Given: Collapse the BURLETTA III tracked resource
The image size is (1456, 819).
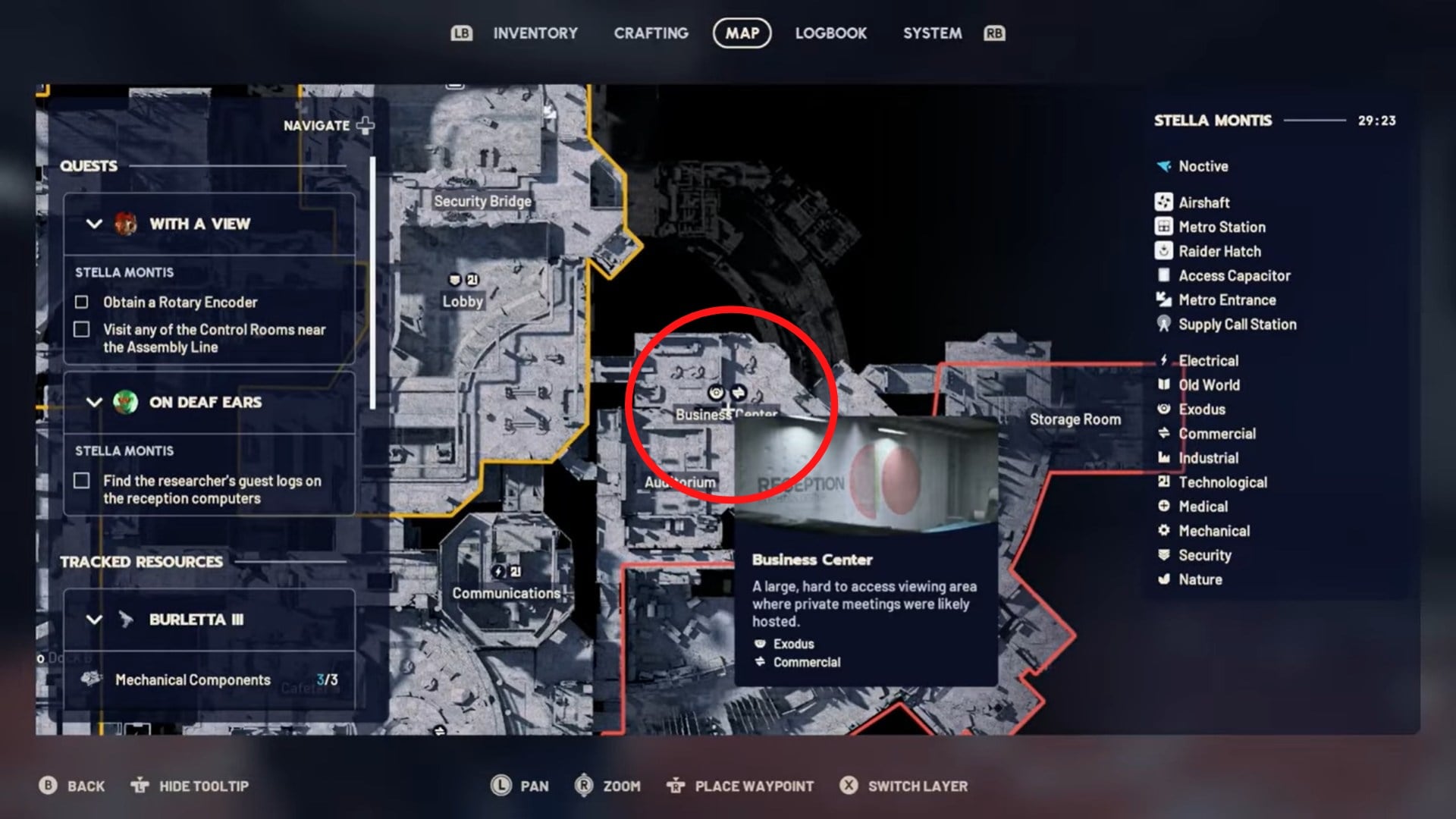Looking at the screenshot, I should (x=93, y=619).
